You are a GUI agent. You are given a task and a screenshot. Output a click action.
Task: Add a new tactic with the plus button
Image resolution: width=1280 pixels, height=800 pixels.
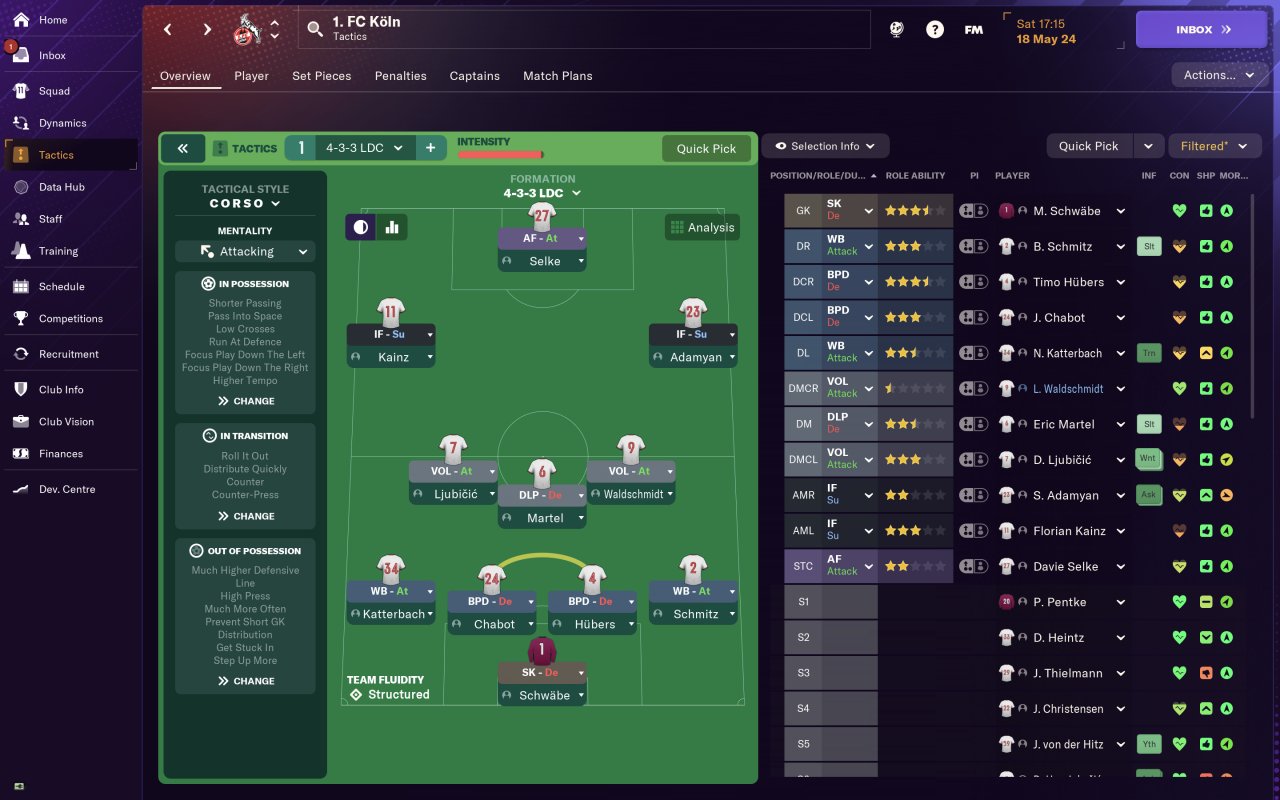pyautogui.click(x=430, y=148)
